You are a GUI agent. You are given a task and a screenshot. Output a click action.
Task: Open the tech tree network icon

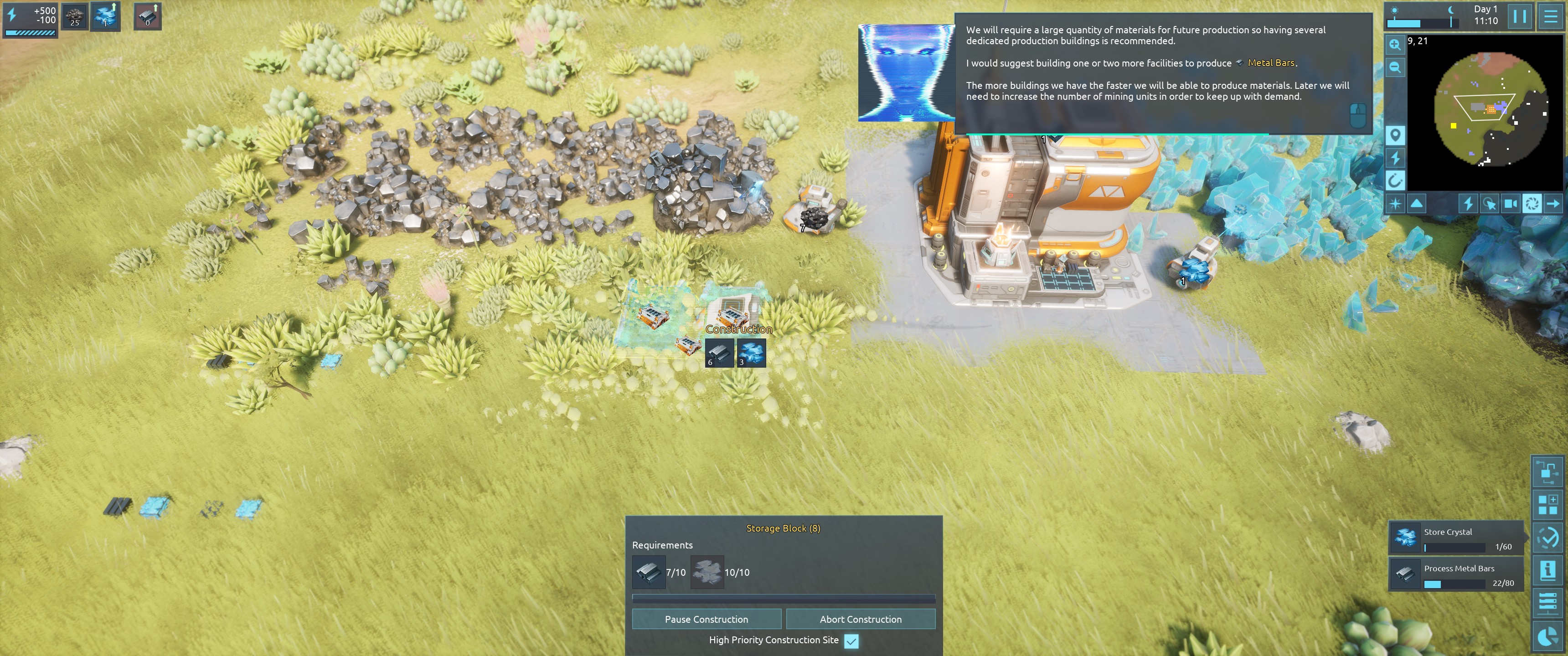1547,471
